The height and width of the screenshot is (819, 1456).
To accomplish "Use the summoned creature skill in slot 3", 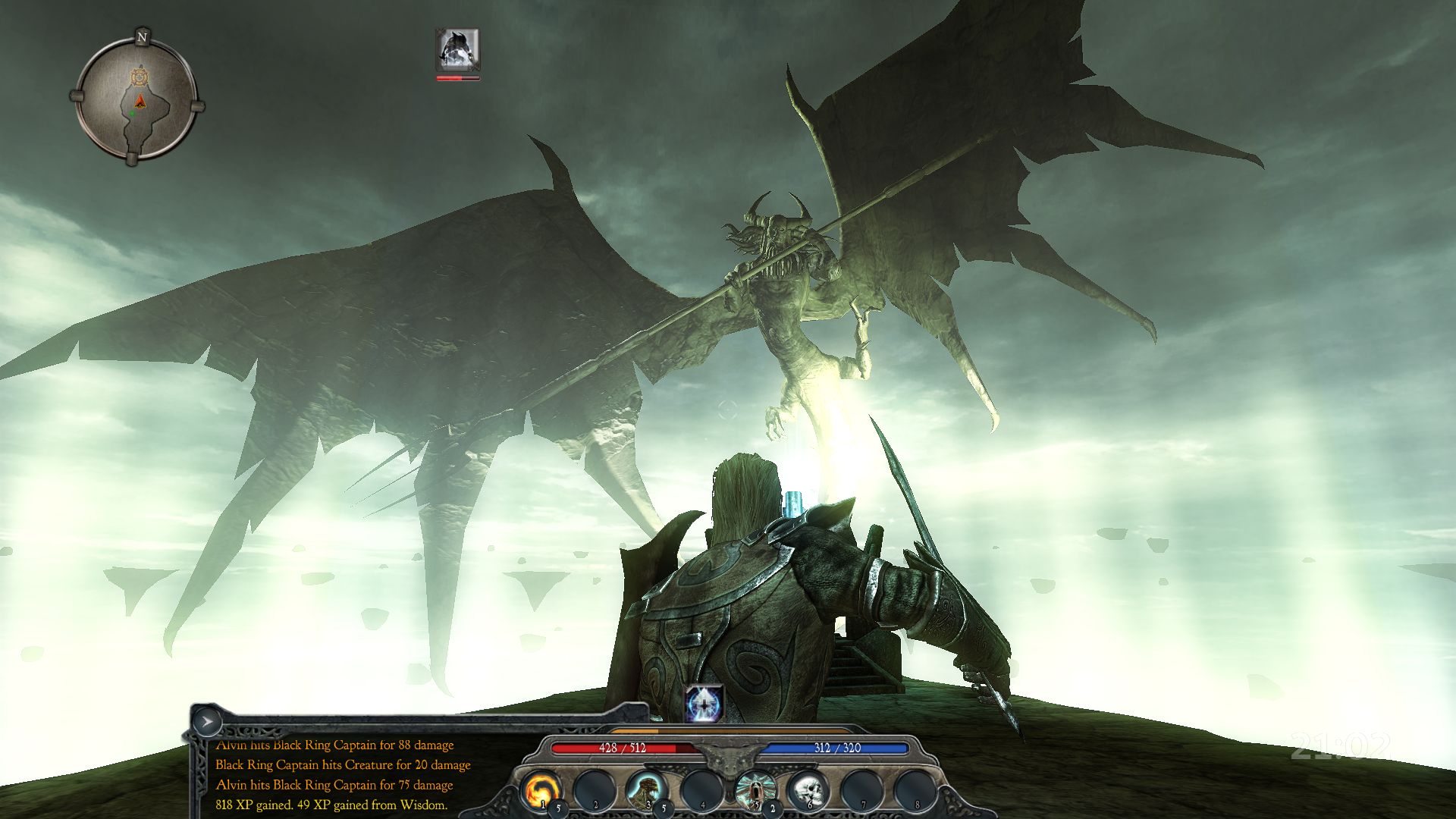I will coord(646,789).
